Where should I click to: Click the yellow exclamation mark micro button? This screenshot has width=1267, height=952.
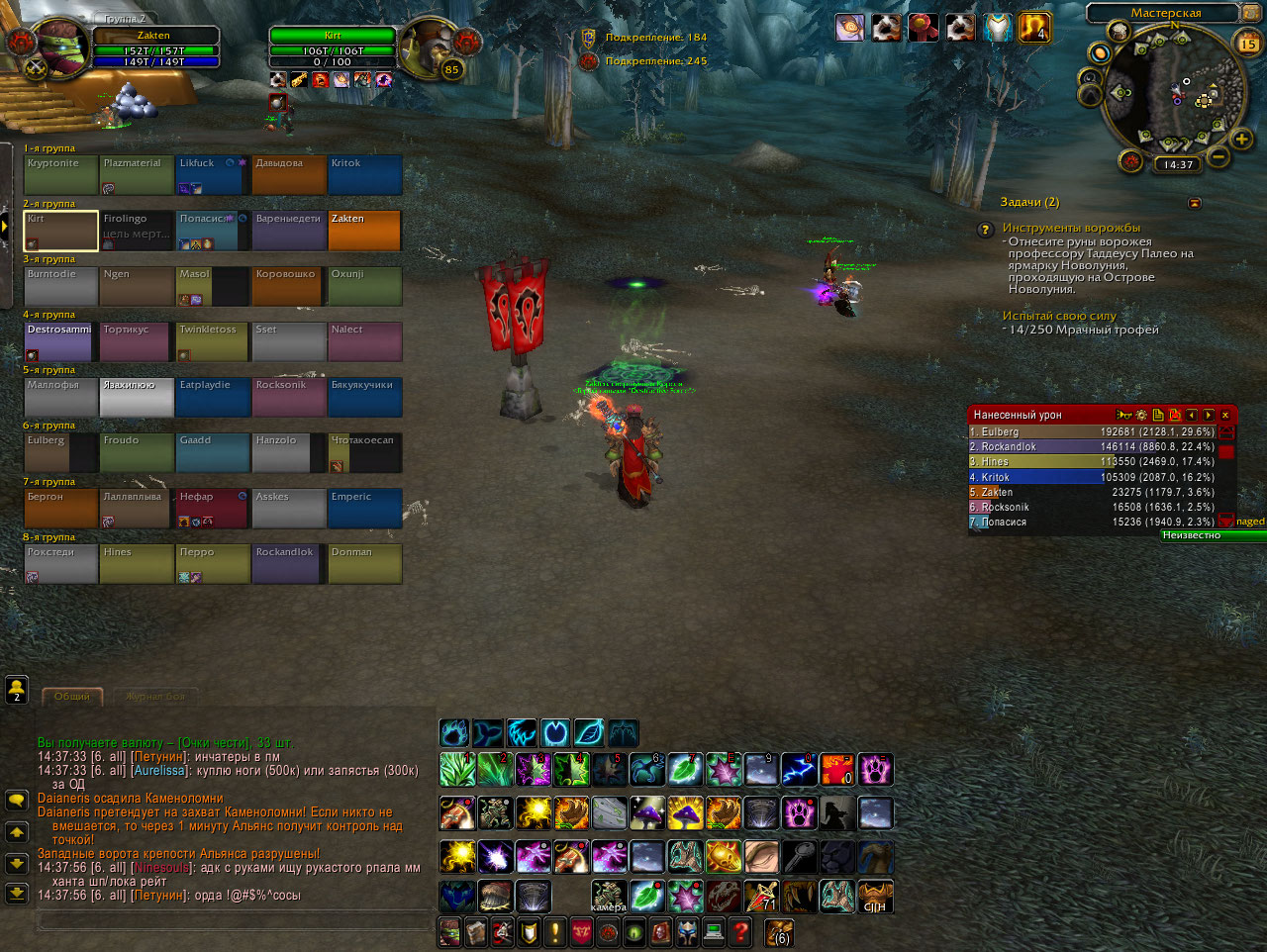555,932
